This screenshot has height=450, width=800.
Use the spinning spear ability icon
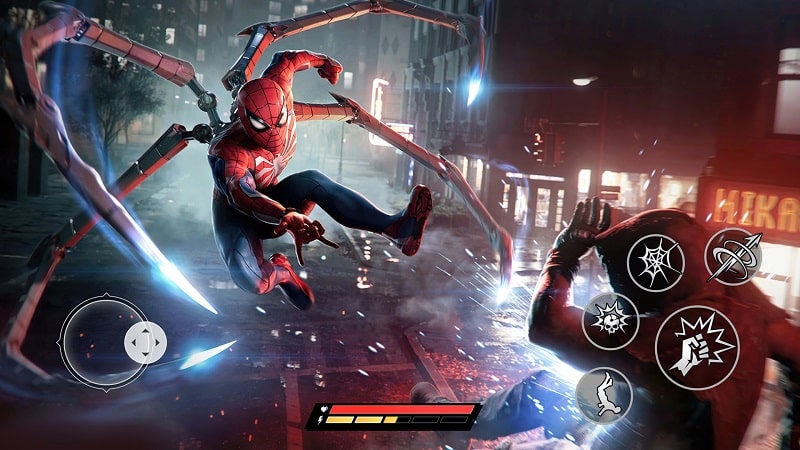pyautogui.click(x=733, y=256)
